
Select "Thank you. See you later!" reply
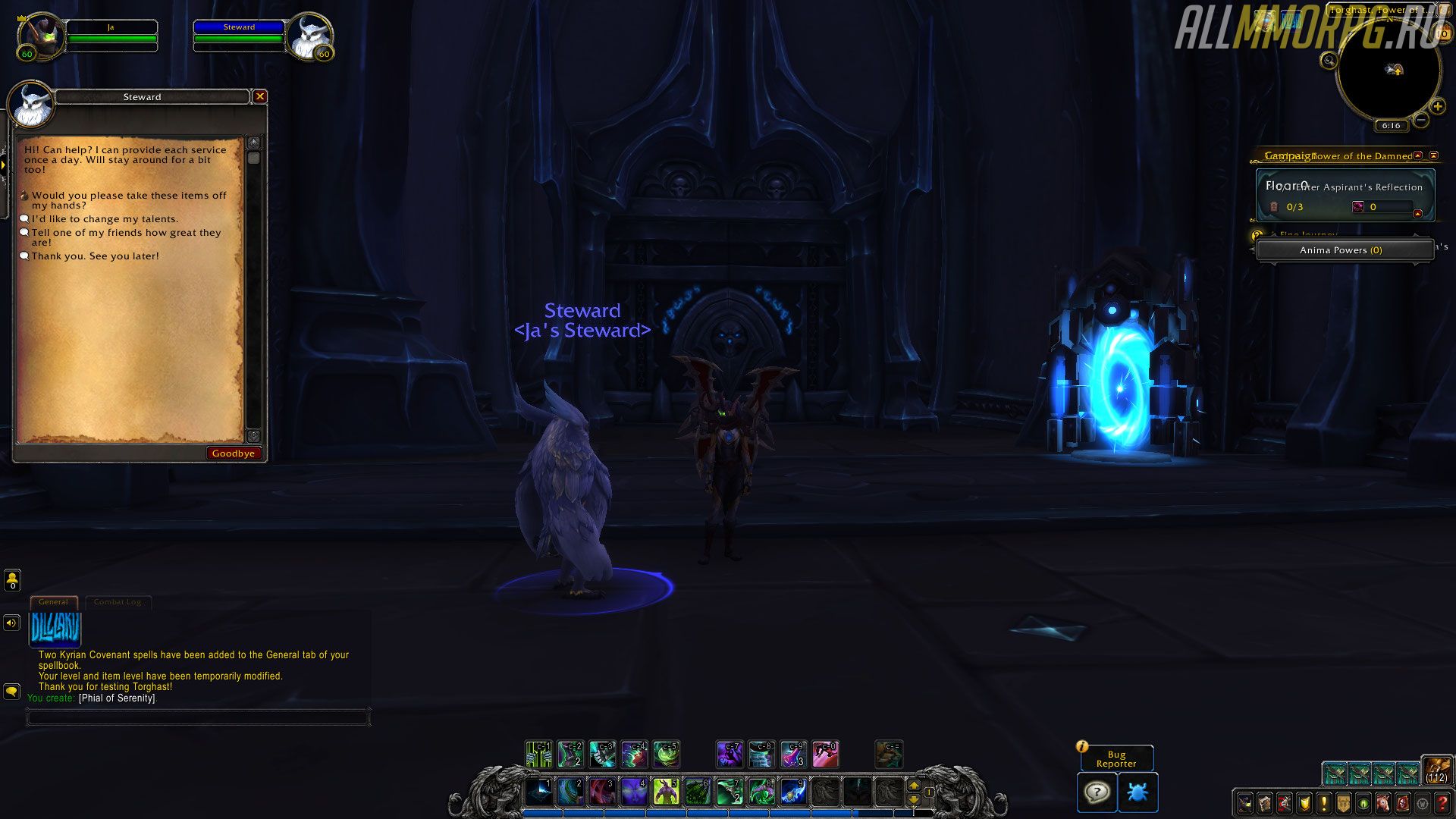(x=96, y=256)
